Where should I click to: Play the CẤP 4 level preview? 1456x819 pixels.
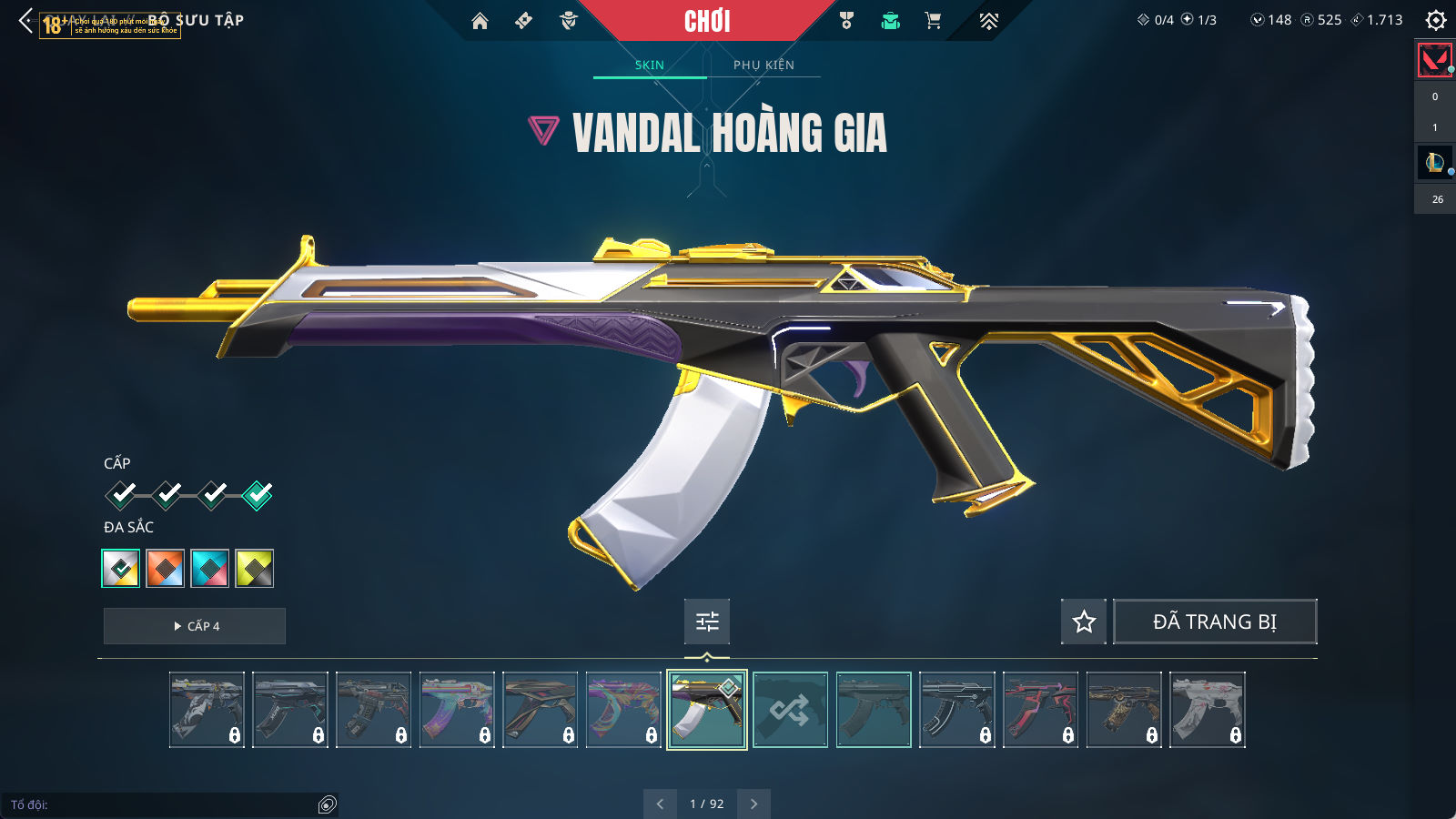(195, 626)
